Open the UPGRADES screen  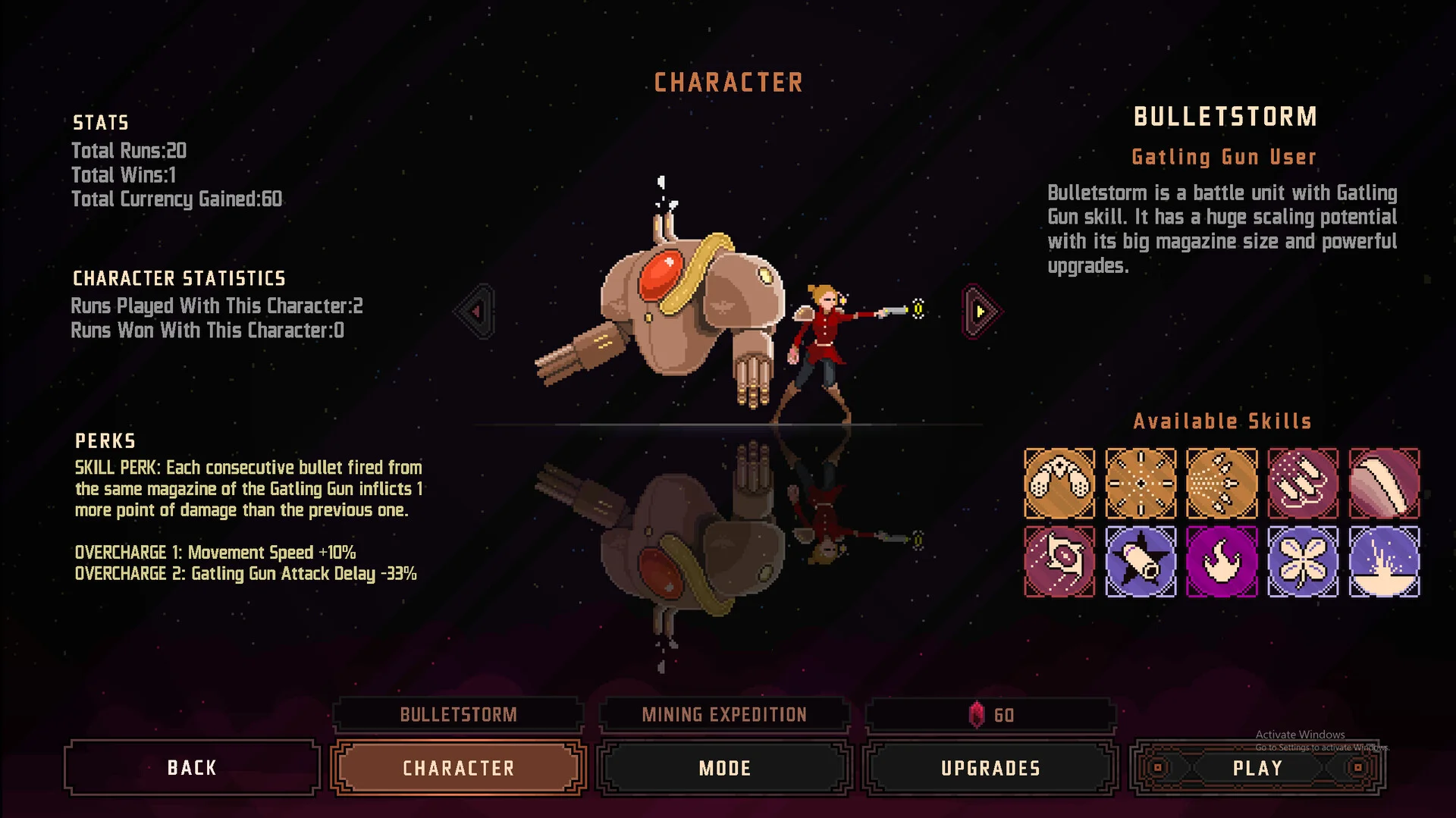[x=990, y=768]
